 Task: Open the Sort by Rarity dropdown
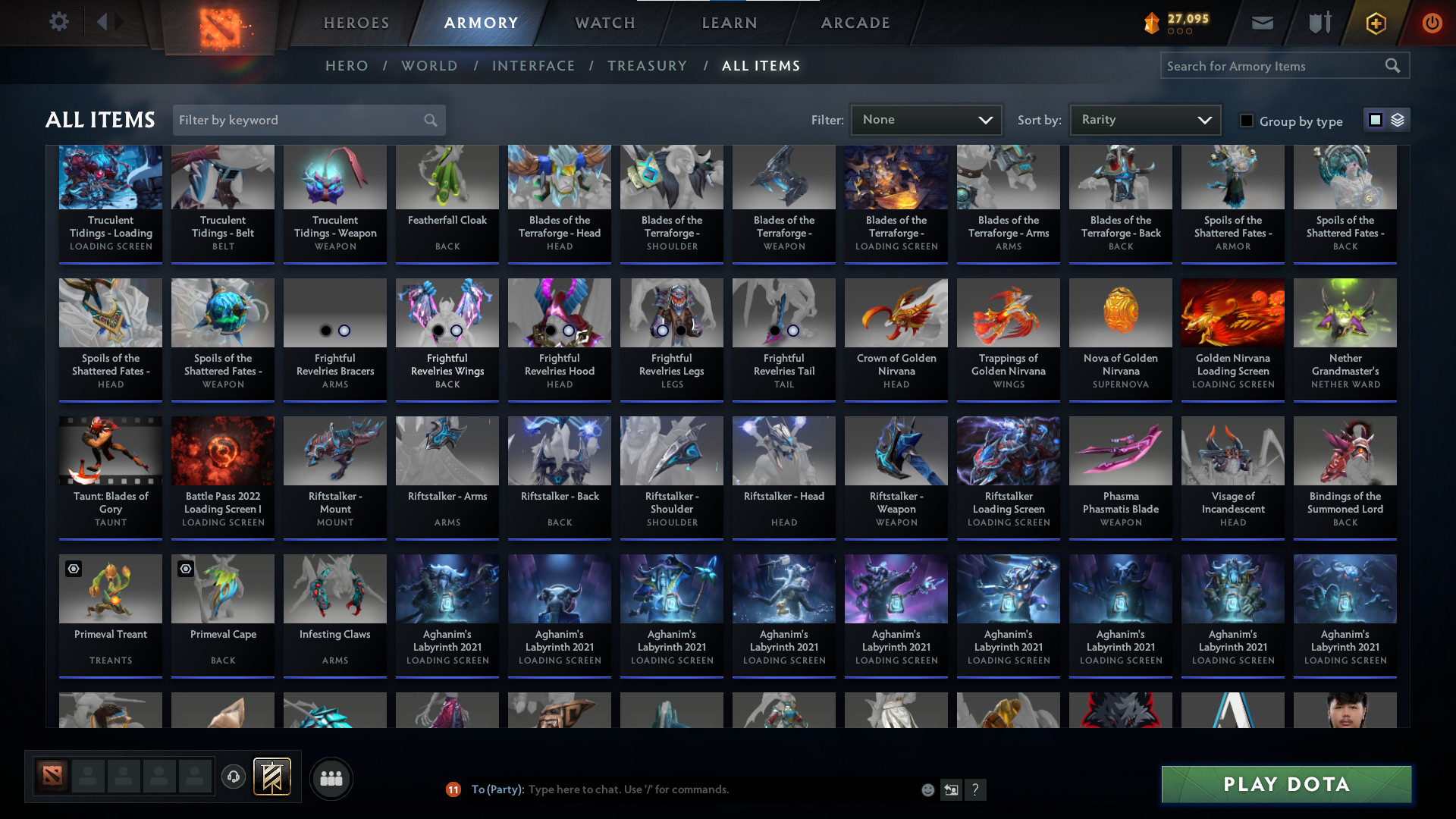point(1144,119)
